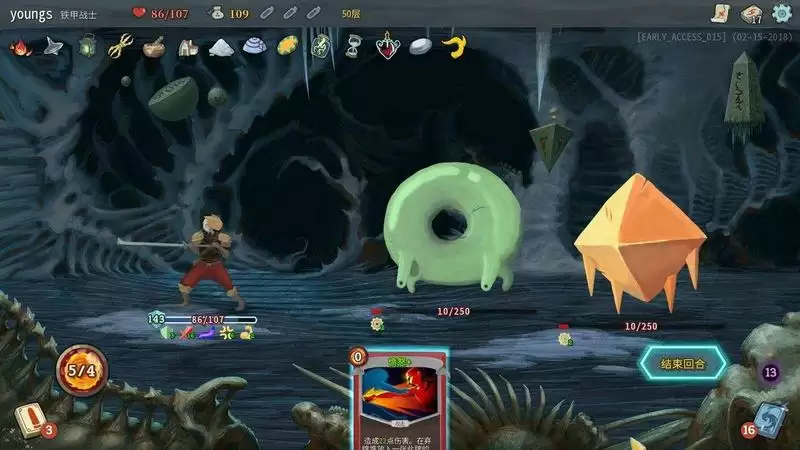View the purple exhaust pile counter
The height and width of the screenshot is (450, 800).
[x=770, y=373]
